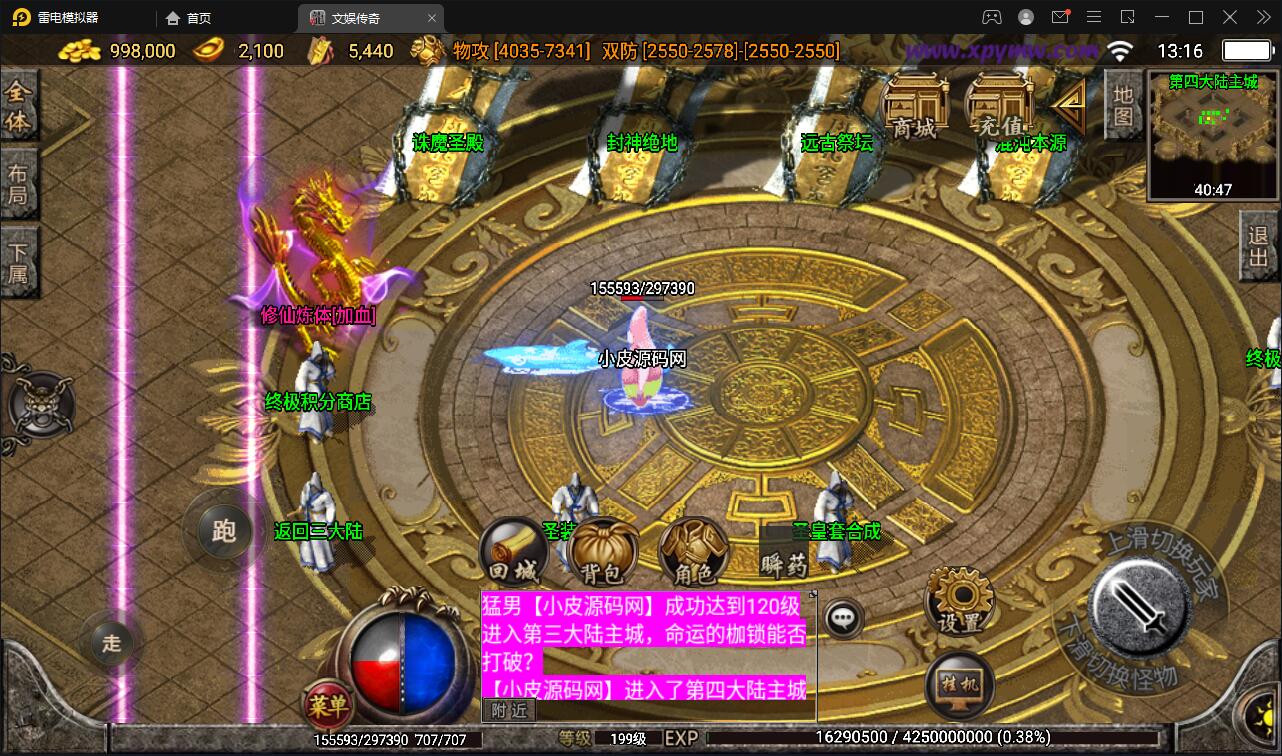Open the 附近 chat channel selector
Screen dimensions: 1282x756
pos(509,710)
